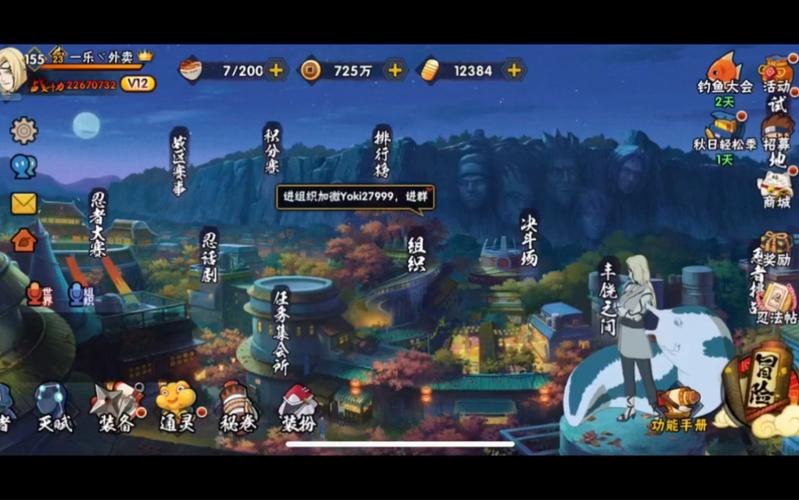
Task: Activate the 组织 voice chat microphone
Action: tap(80, 293)
